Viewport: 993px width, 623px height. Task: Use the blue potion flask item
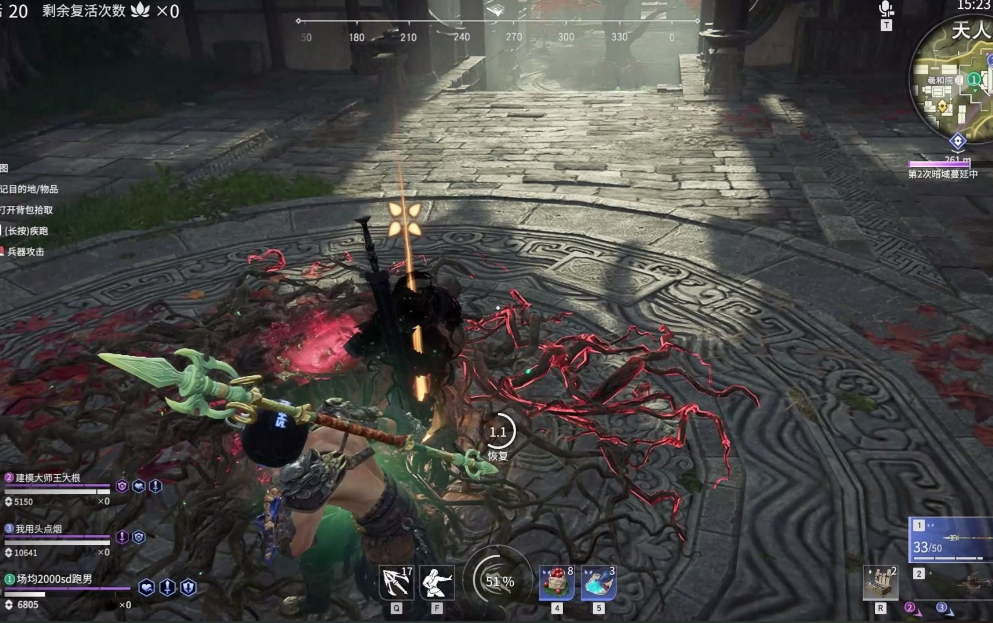pyautogui.click(x=598, y=581)
